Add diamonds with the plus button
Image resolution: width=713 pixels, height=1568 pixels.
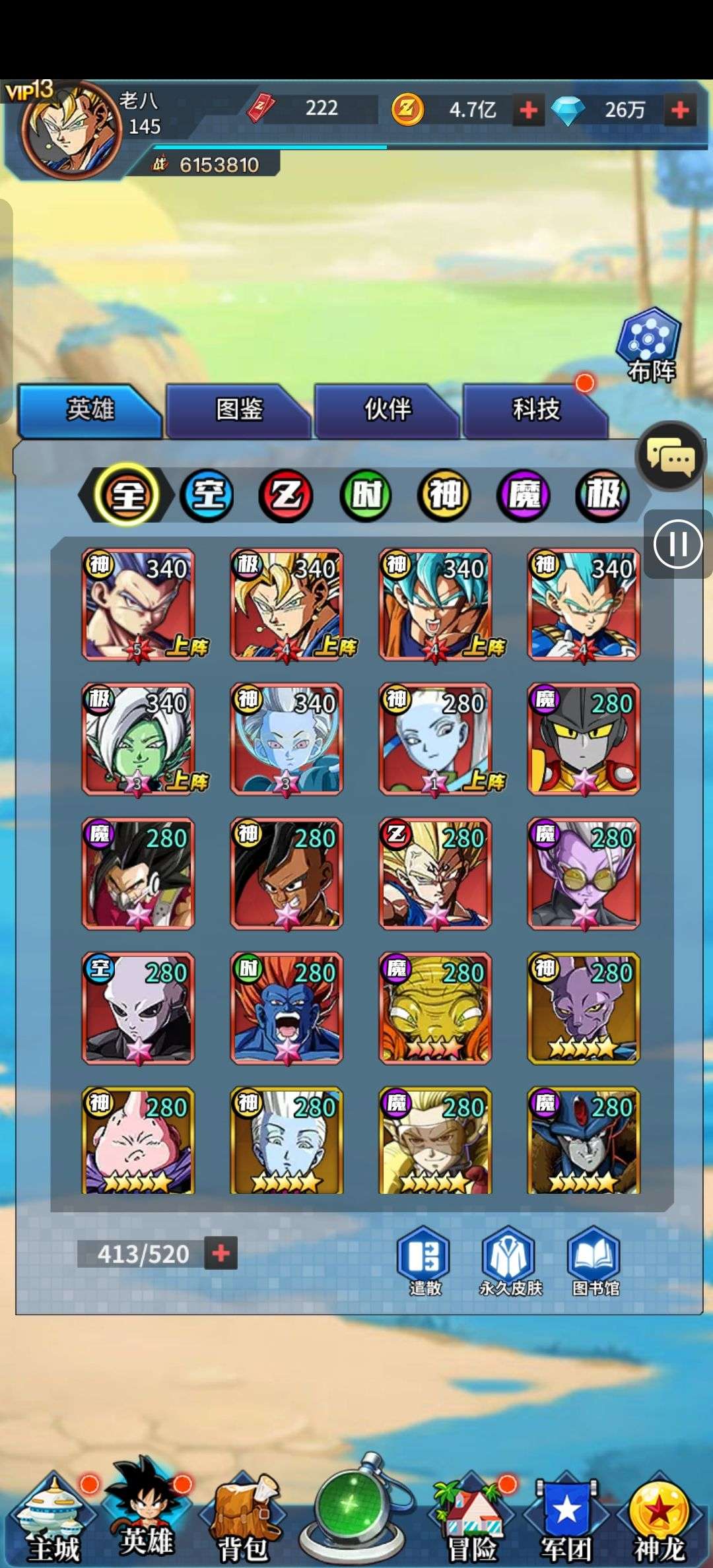[680, 110]
